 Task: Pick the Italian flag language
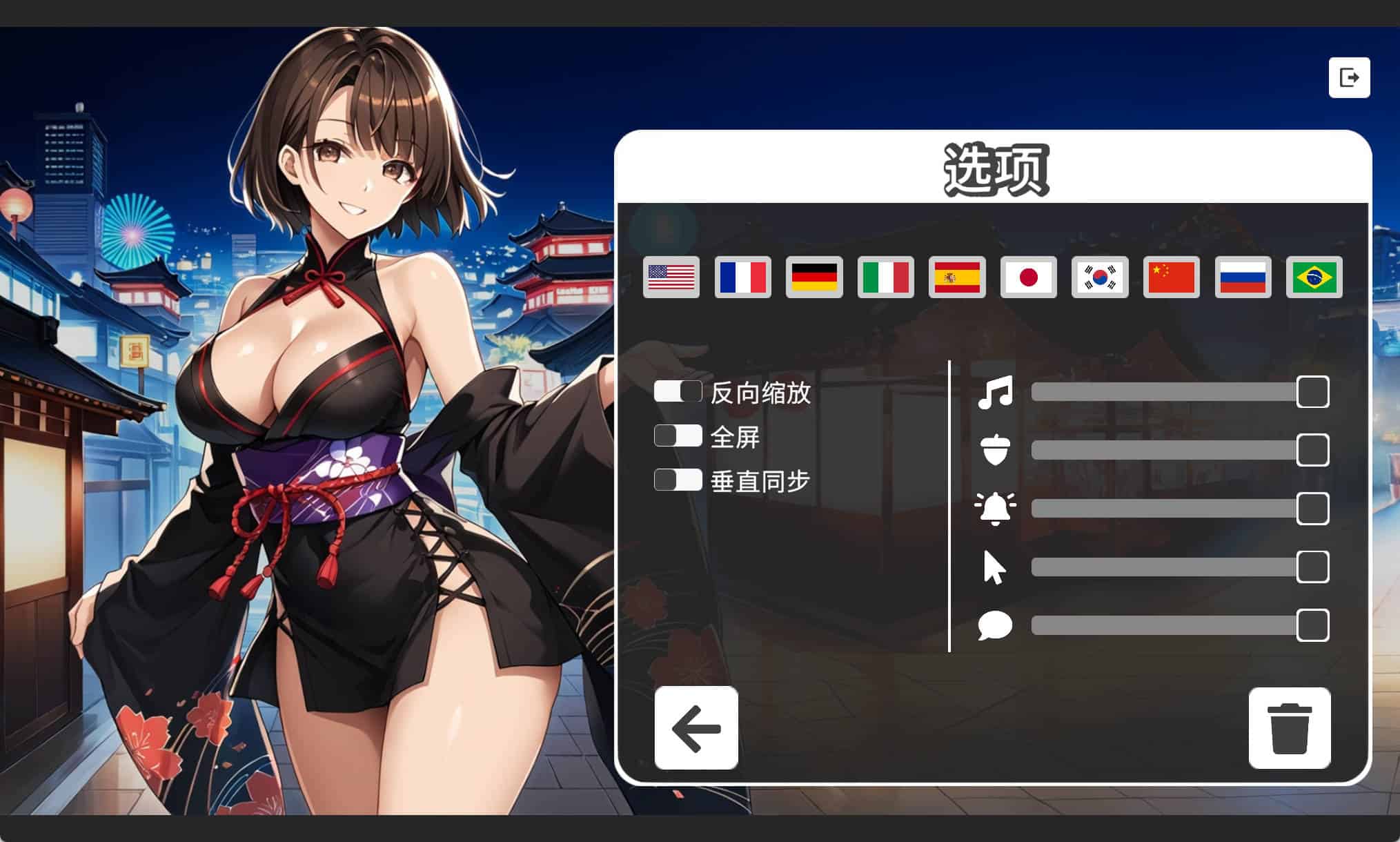(x=885, y=277)
